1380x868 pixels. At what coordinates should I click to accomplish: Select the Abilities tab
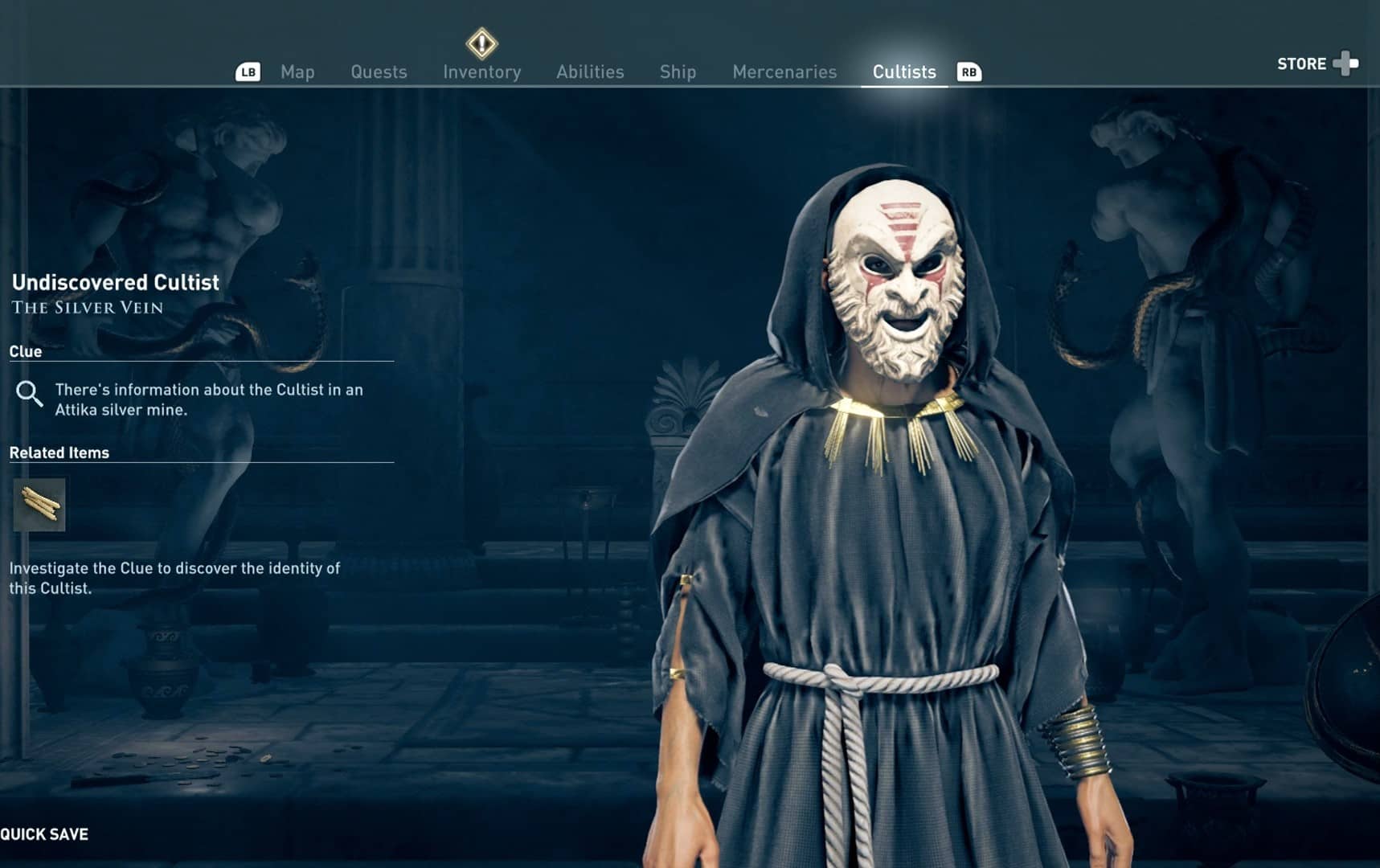click(590, 72)
